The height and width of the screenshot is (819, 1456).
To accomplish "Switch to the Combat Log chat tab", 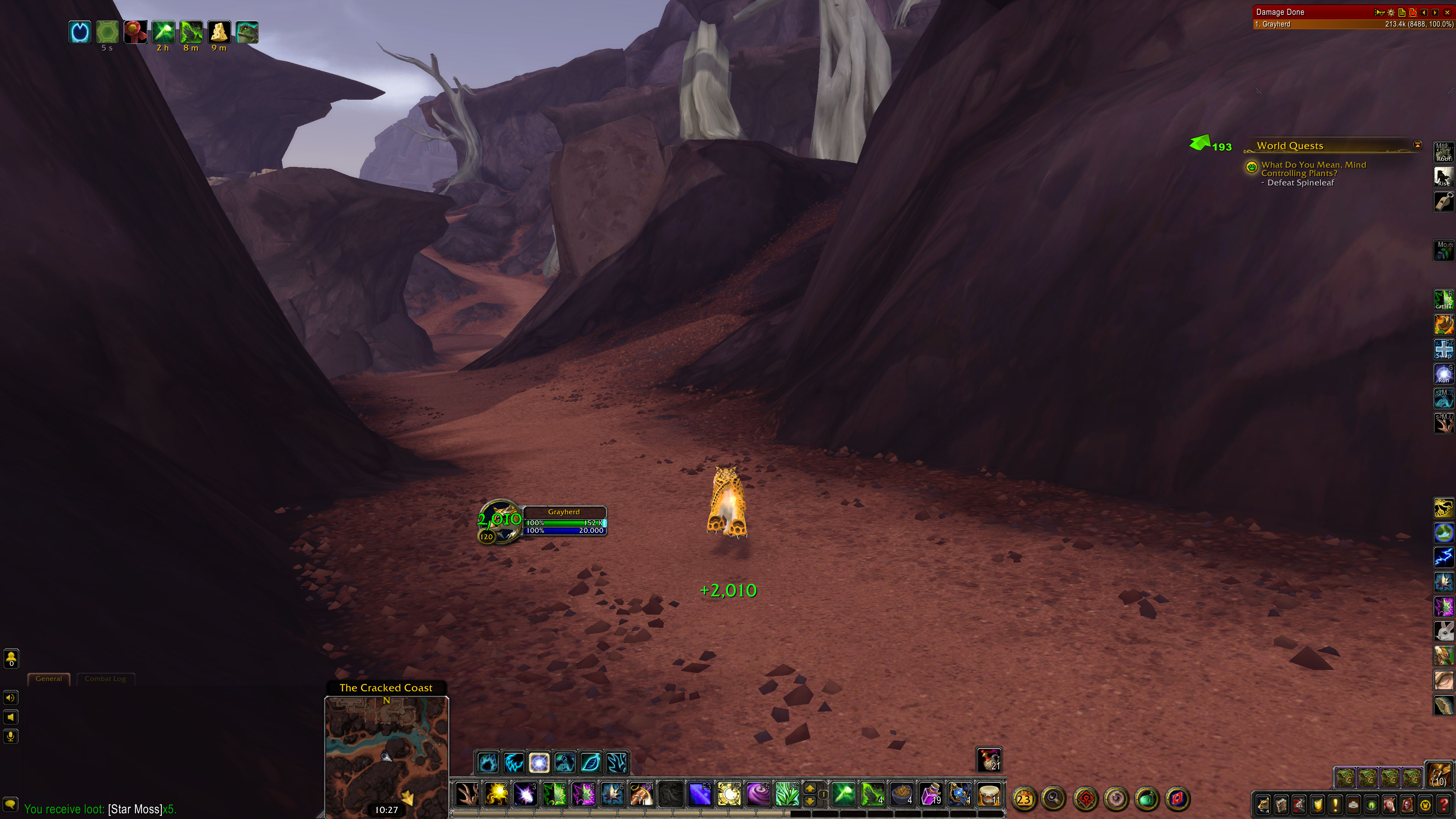I will (x=105, y=679).
